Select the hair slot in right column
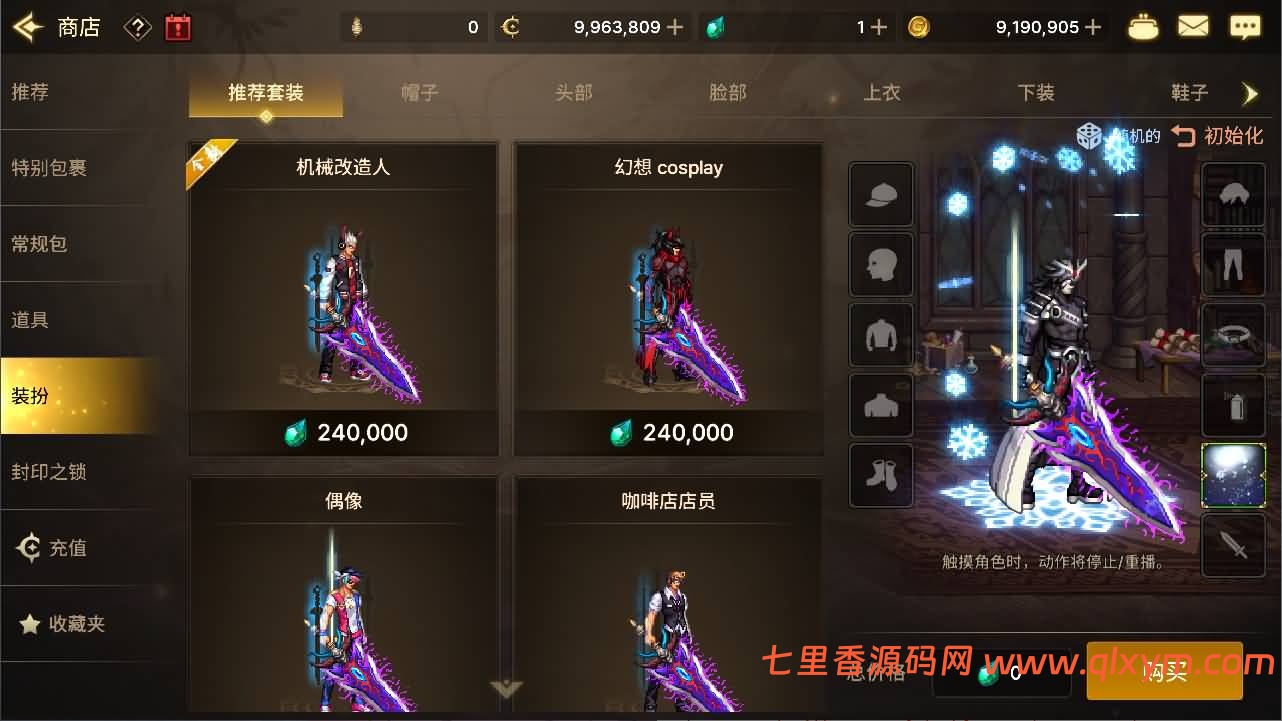 [1233, 195]
